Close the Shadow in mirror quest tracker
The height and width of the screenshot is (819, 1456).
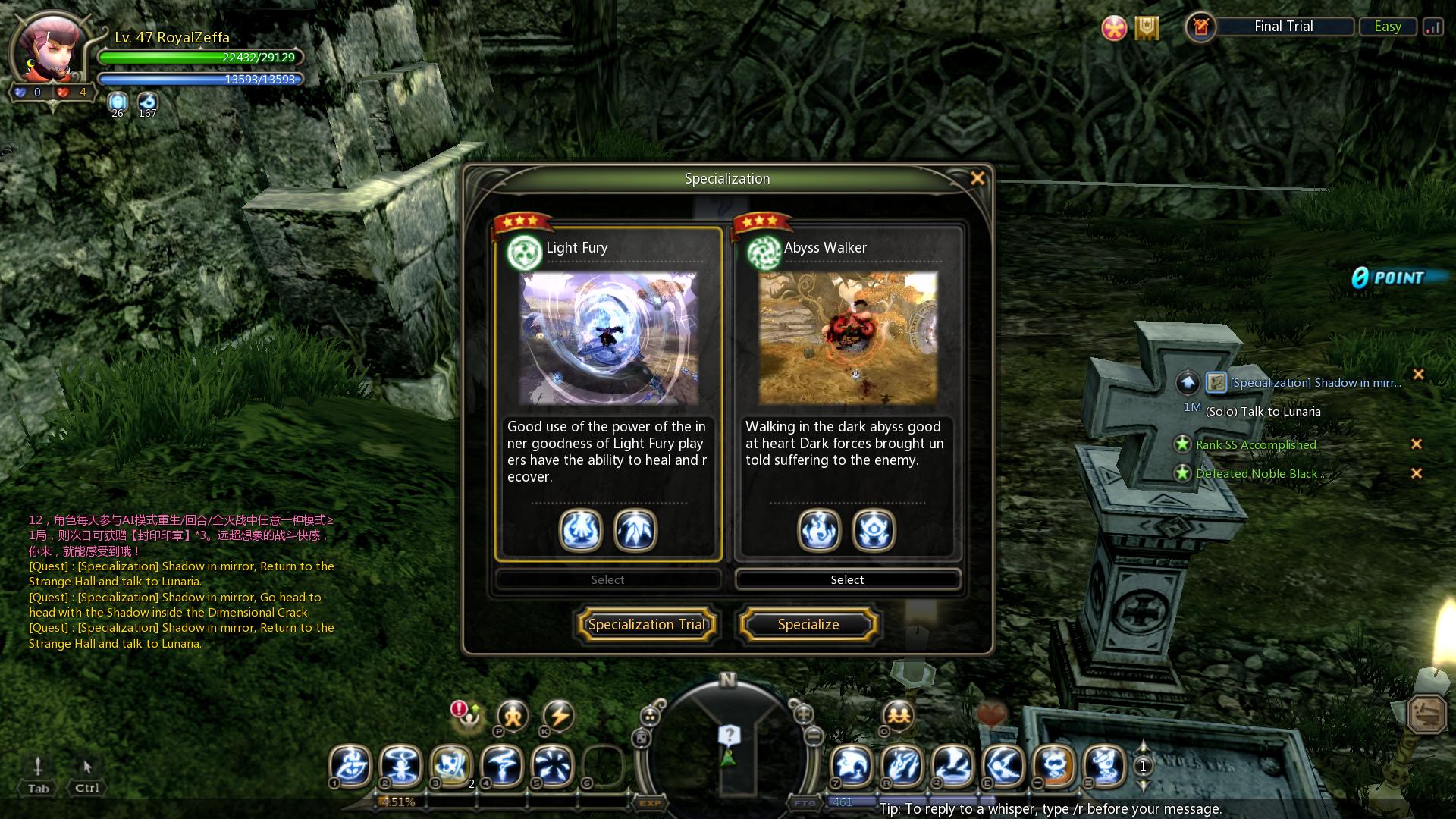pyautogui.click(x=1418, y=375)
